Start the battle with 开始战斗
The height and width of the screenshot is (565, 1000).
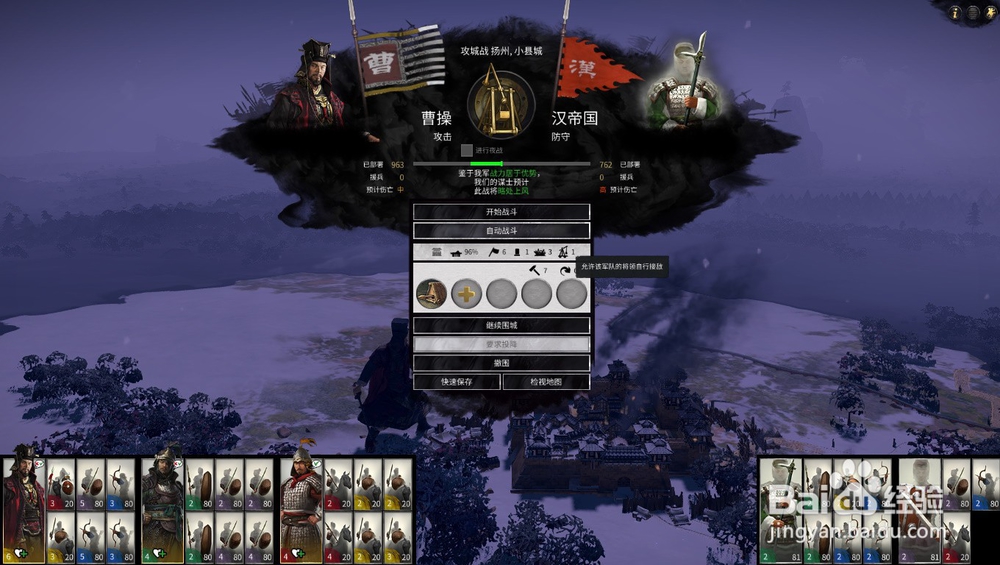(x=501, y=212)
